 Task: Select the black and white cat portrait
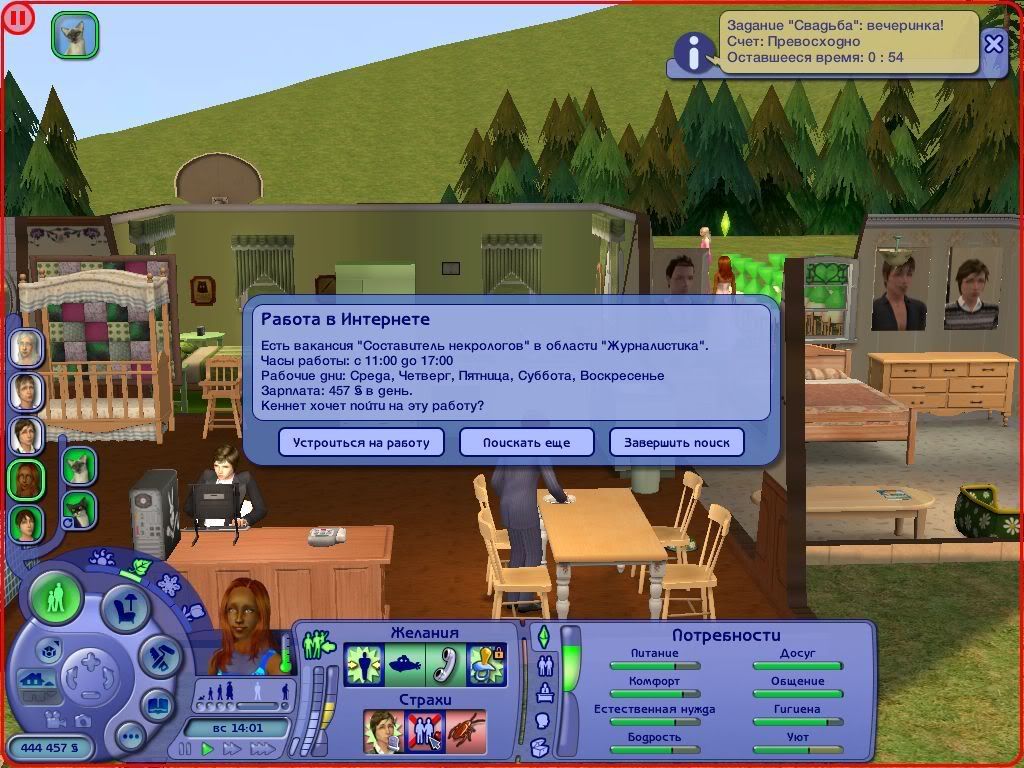click(x=80, y=509)
